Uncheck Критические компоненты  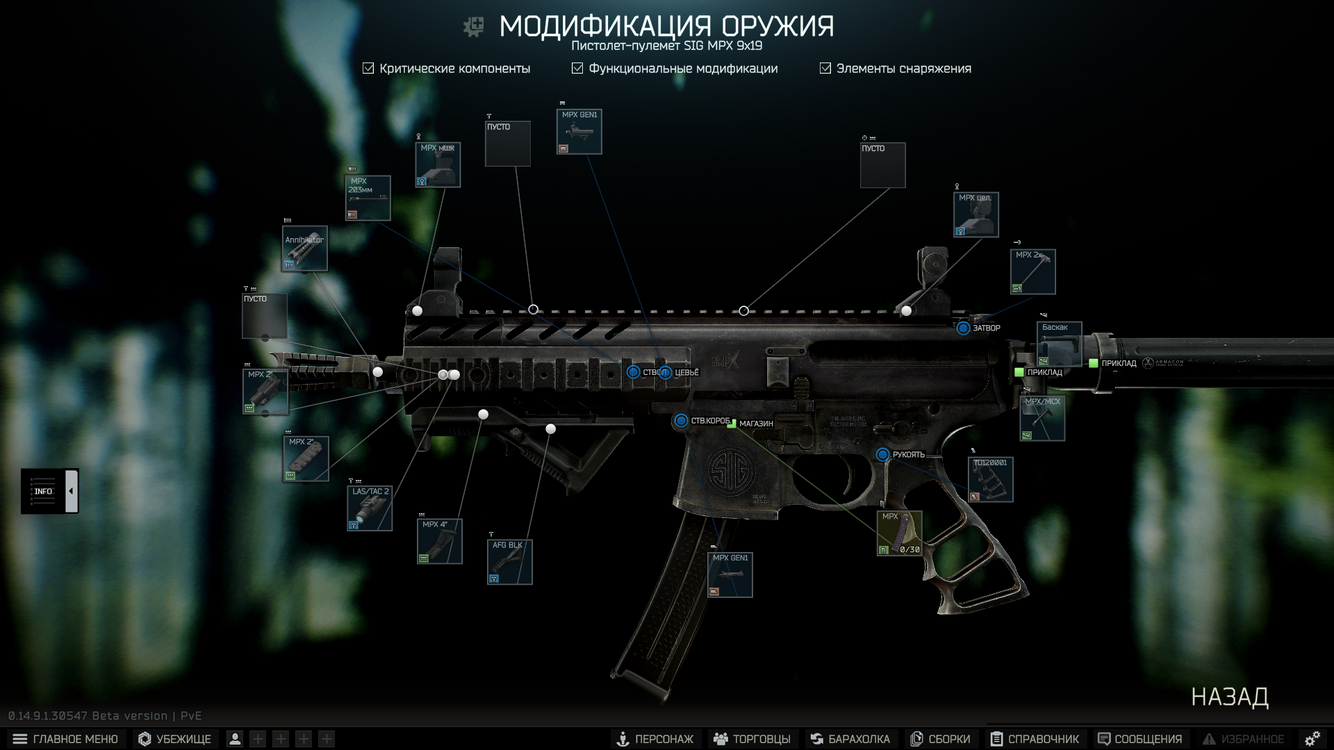[x=367, y=68]
